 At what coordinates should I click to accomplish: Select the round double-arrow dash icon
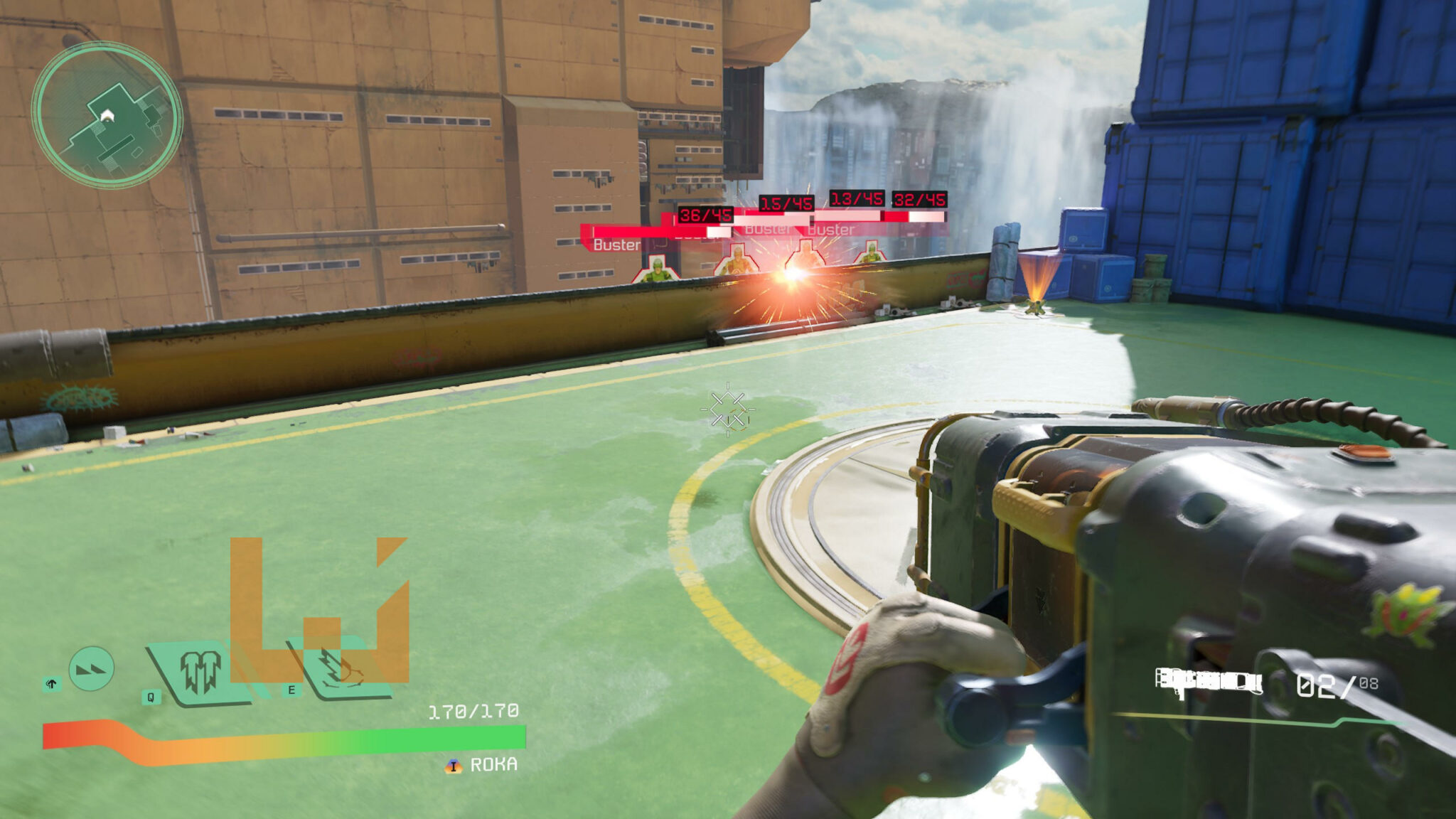coord(92,668)
